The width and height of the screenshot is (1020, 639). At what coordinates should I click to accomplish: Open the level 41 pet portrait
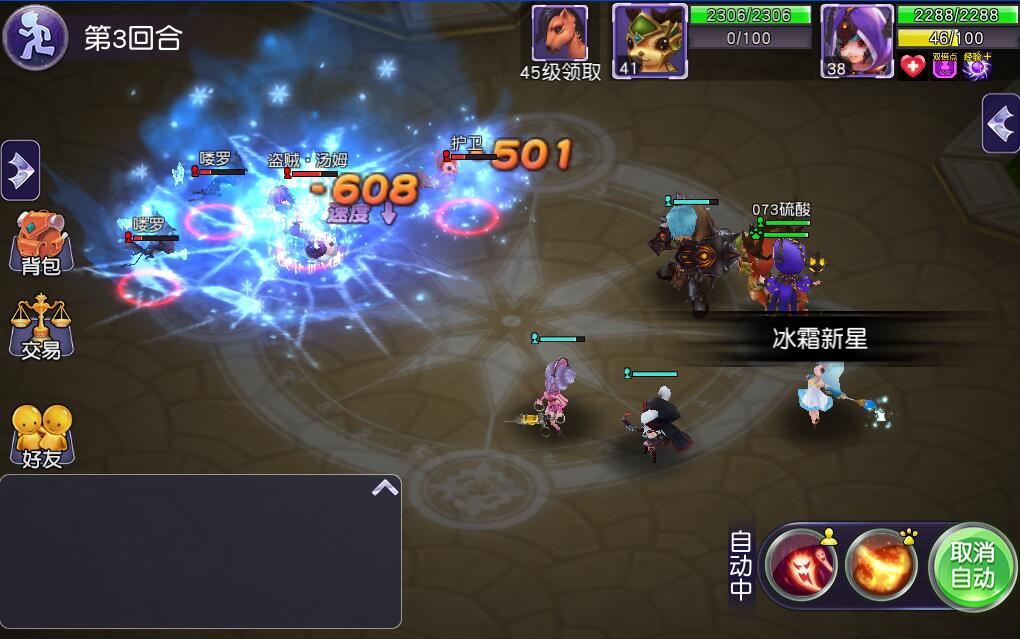pyautogui.click(x=650, y=41)
